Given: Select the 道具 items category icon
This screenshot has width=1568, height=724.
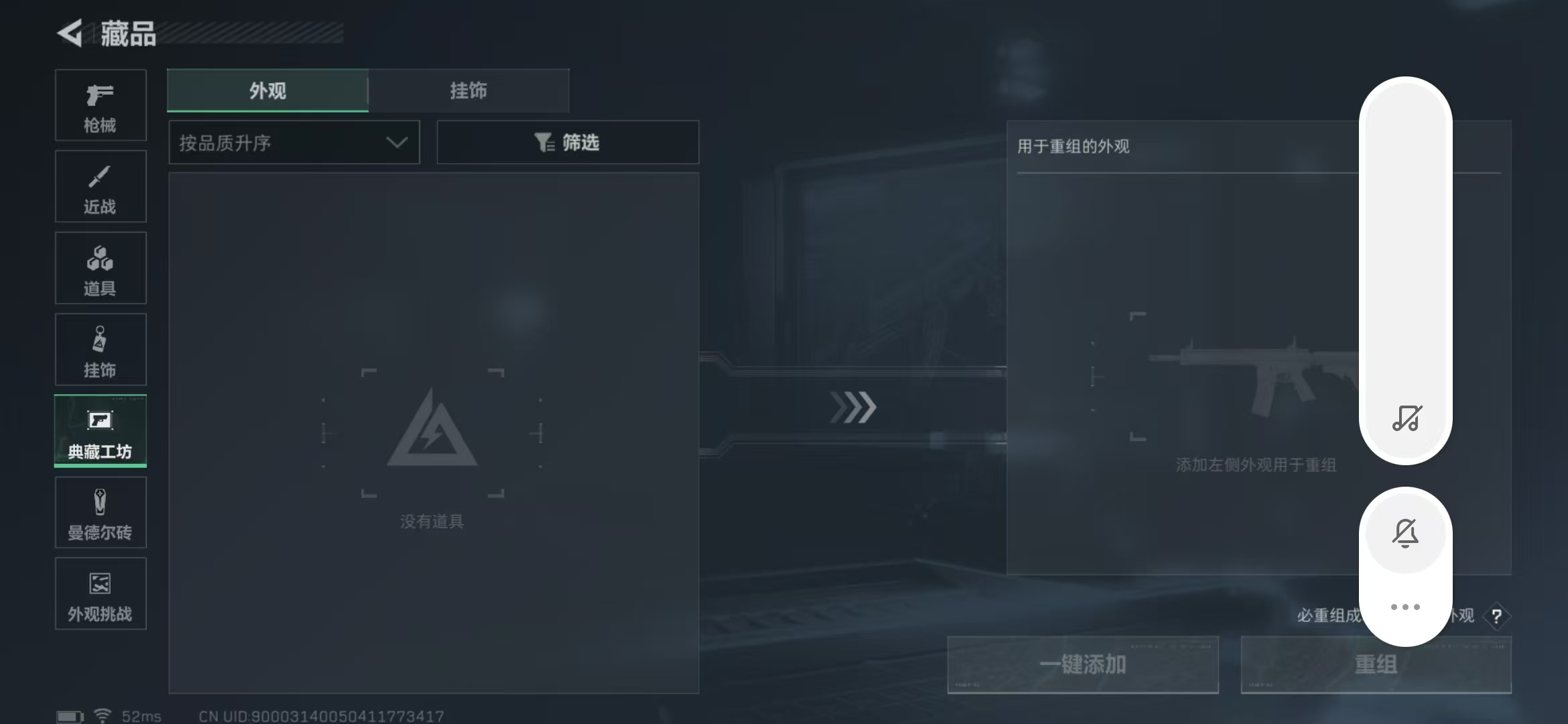Looking at the screenshot, I should point(100,267).
